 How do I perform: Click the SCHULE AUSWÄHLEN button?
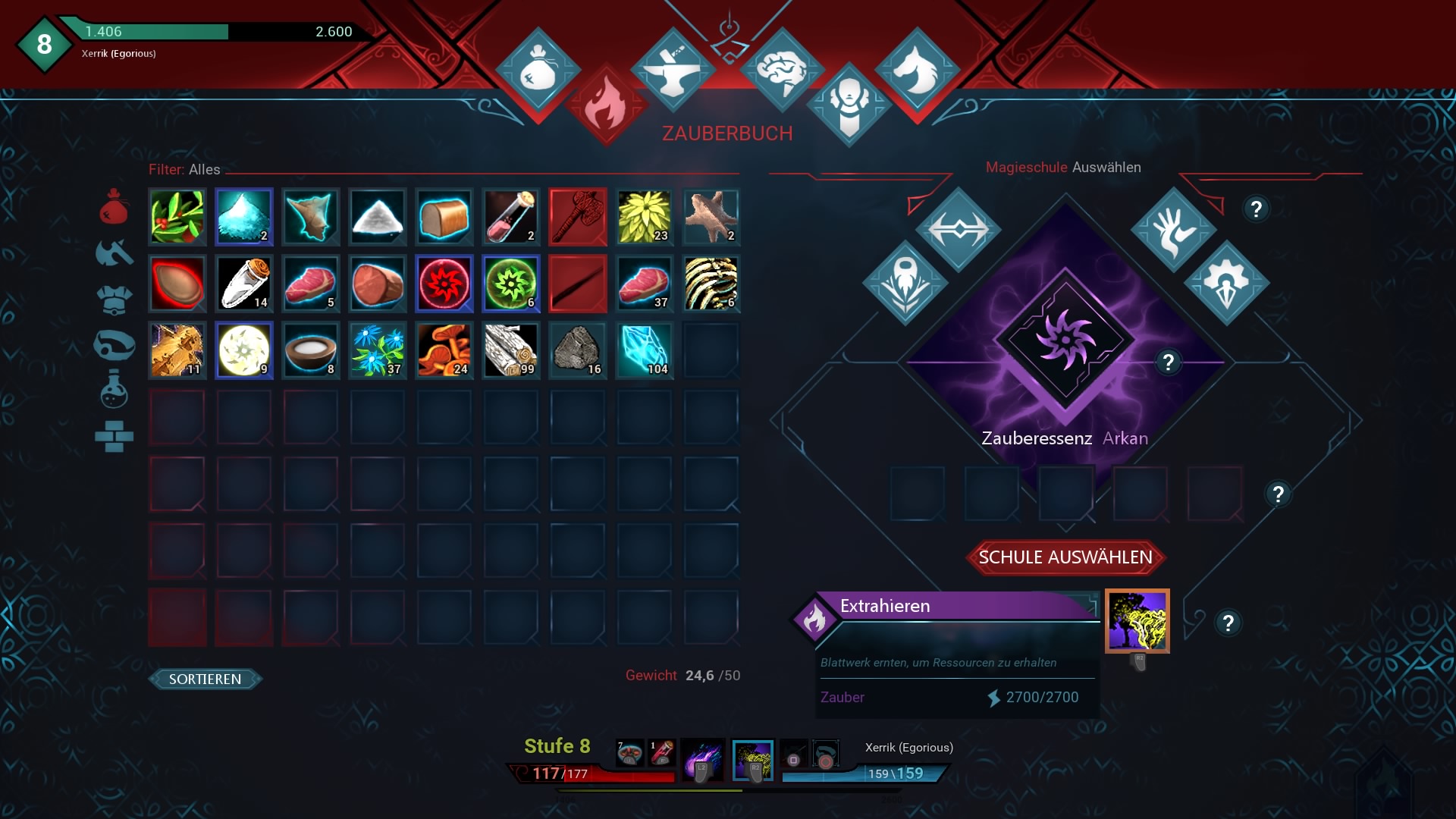(1065, 557)
